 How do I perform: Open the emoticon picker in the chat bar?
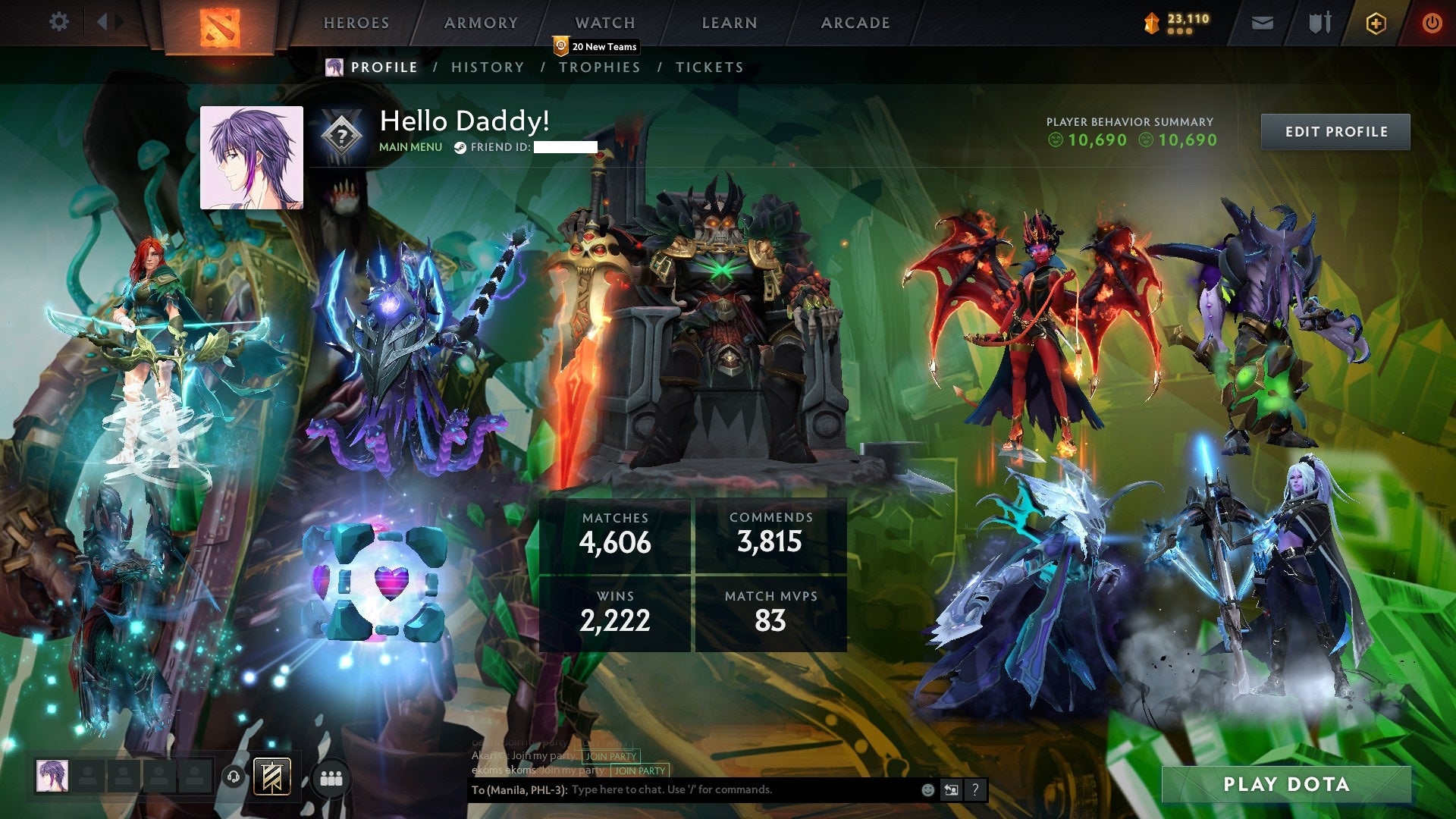(927, 789)
